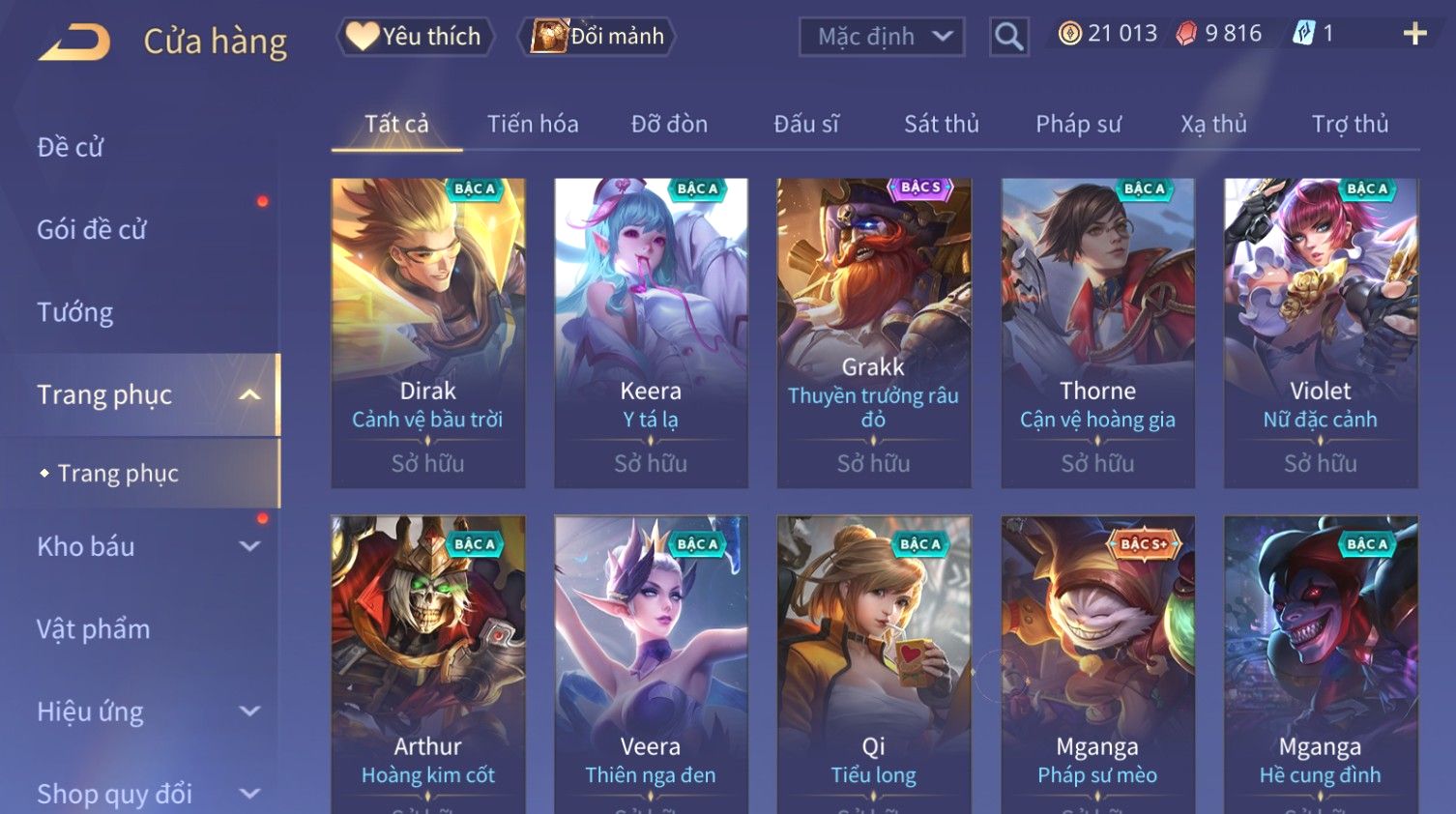Select the Đỡ đòn filter tab
Screen dimensions: 1456x814
pyautogui.click(x=669, y=124)
